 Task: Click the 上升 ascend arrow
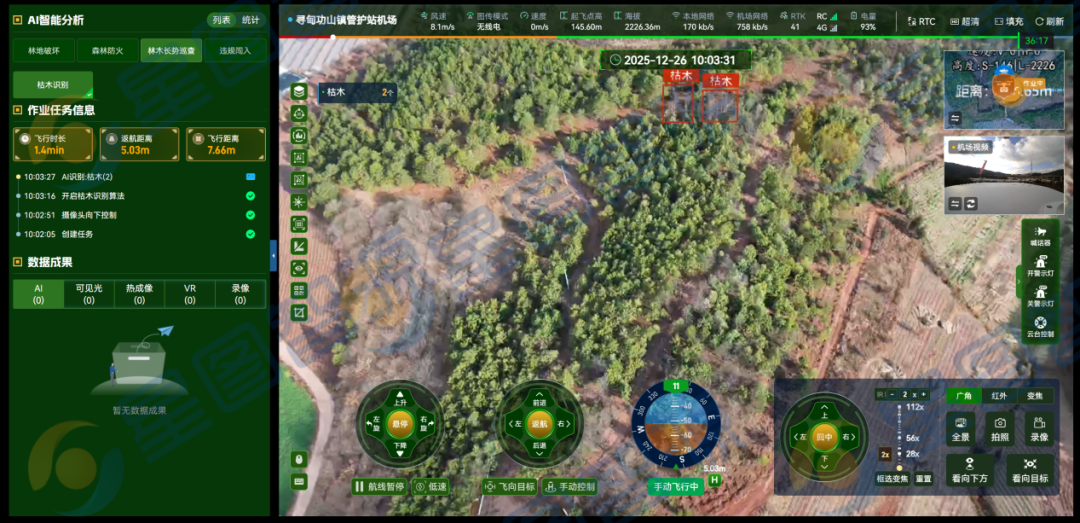(399, 397)
